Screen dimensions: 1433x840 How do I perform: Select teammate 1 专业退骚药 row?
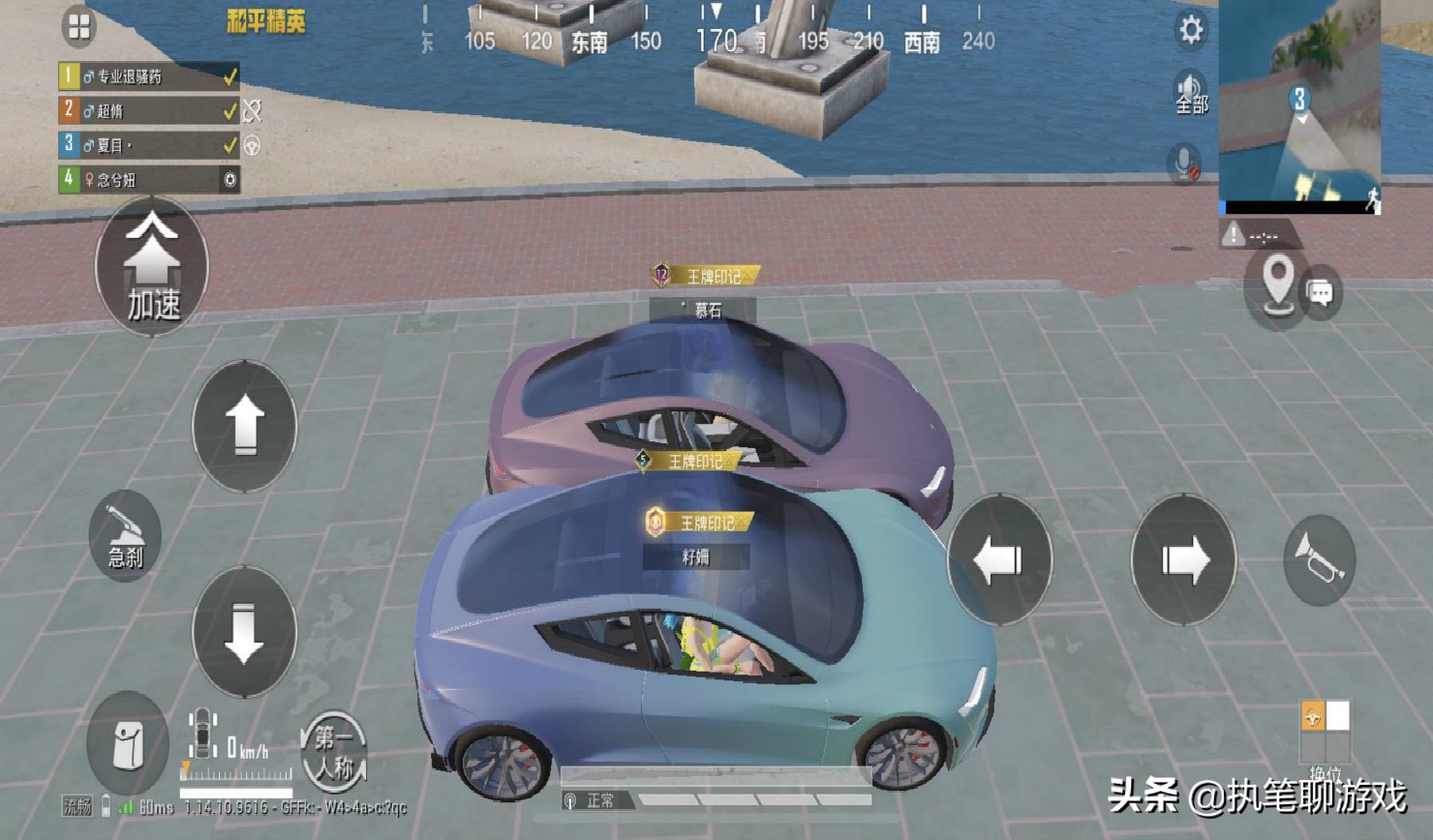pos(148,76)
